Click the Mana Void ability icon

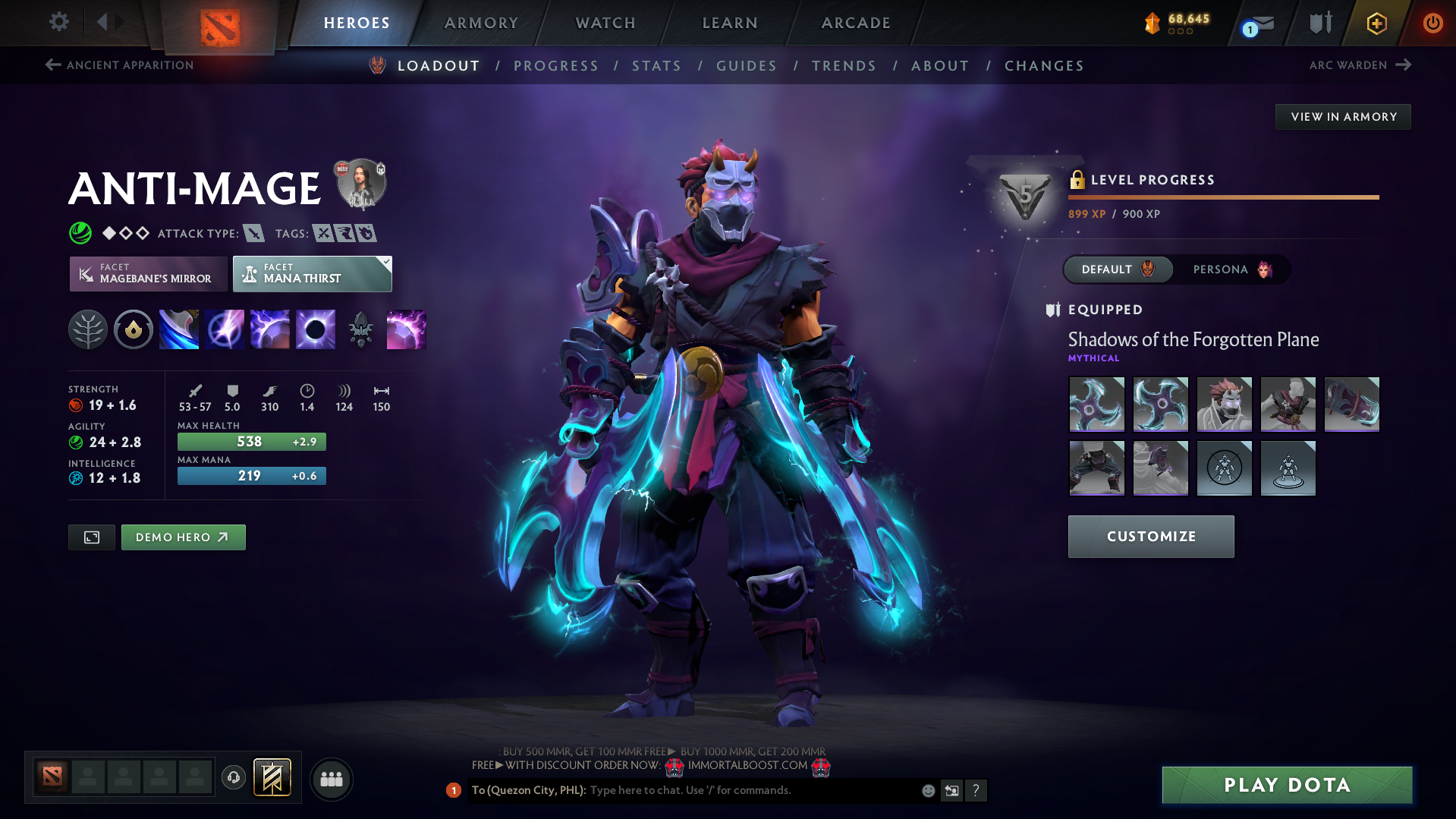coord(315,329)
